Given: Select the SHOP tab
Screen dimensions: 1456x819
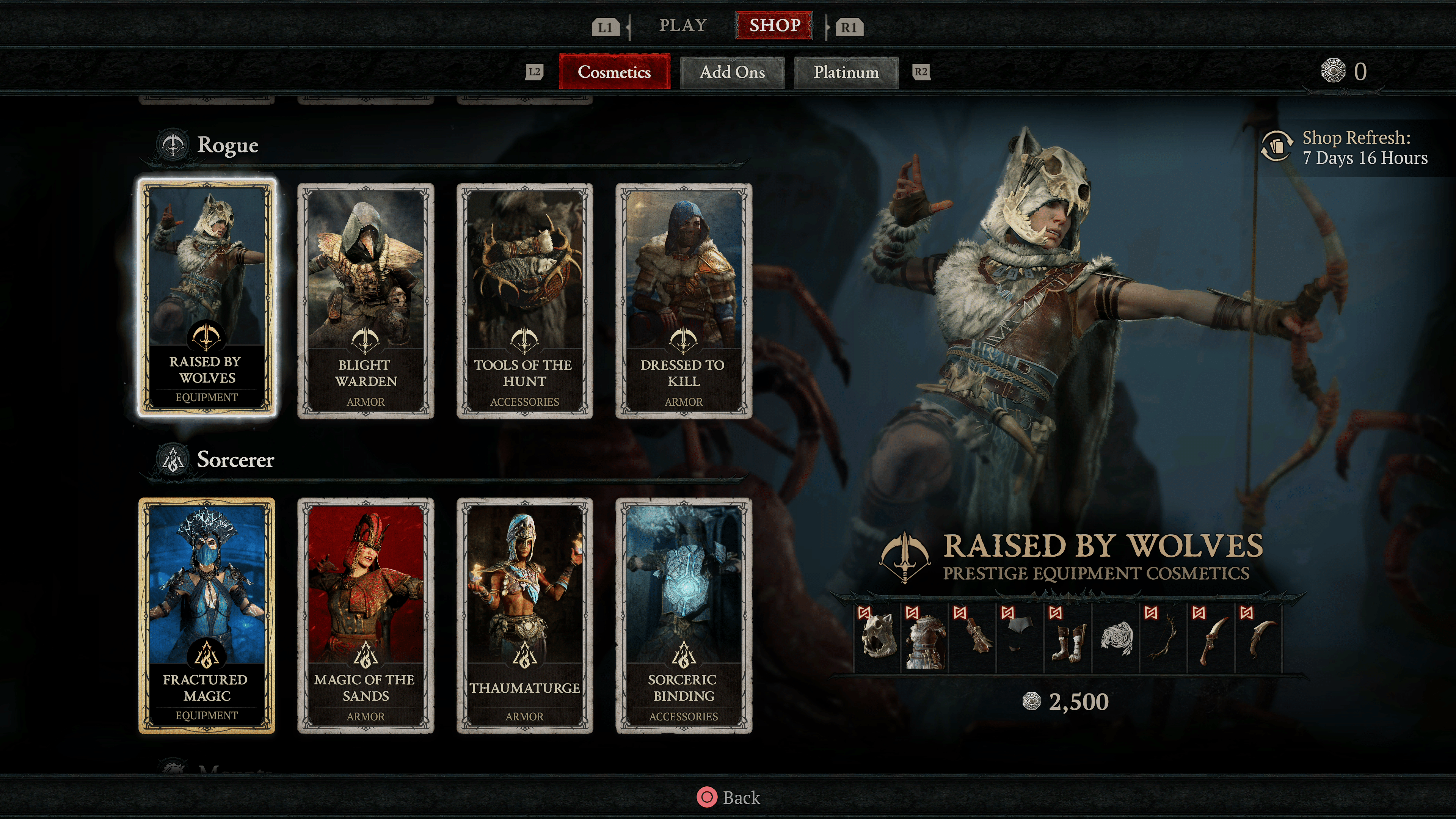Looking at the screenshot, I should [x=774, y=25].
